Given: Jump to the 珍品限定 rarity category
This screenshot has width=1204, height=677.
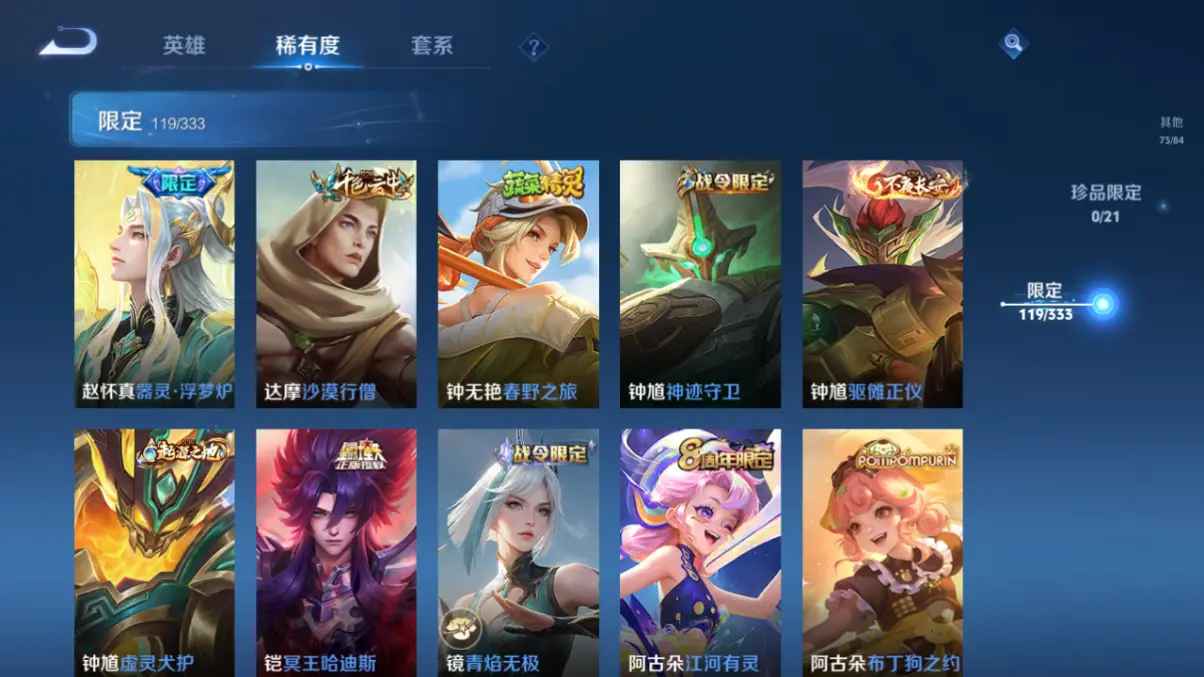Looking at the screenshot, I should (x=1105, y=202).
